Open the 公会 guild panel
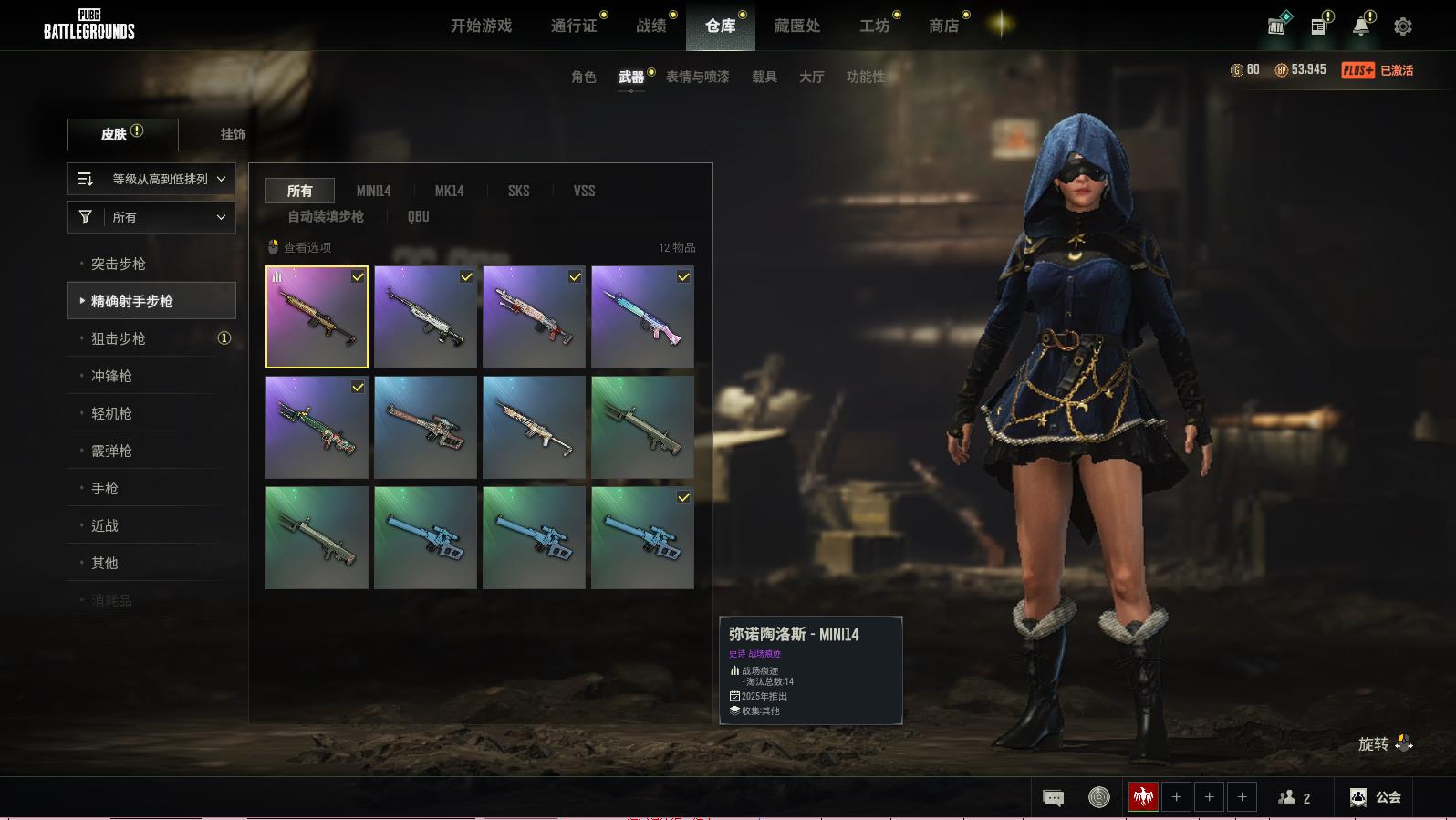The width and height of the screenshot is (1456, 820). click(x=1376, y=797)
